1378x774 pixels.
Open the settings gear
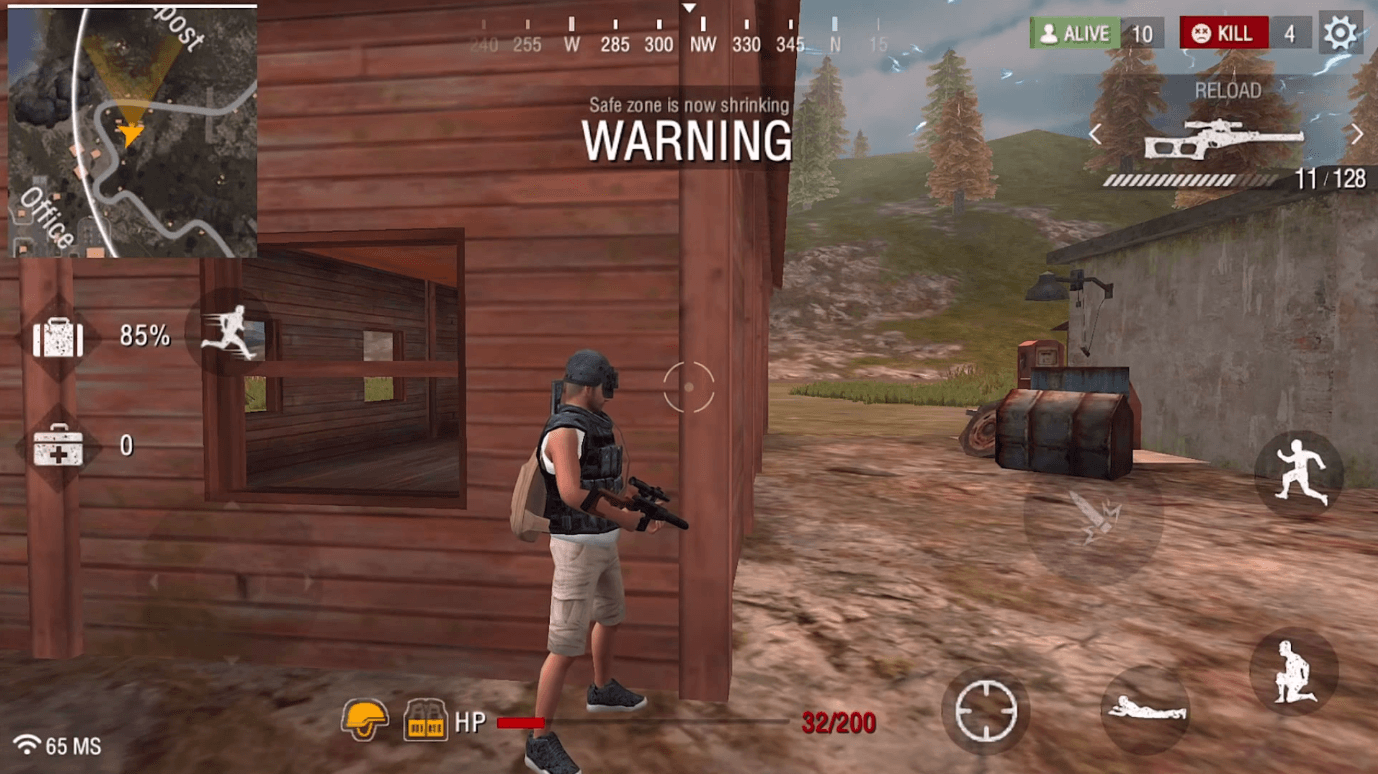point(1340,32)
